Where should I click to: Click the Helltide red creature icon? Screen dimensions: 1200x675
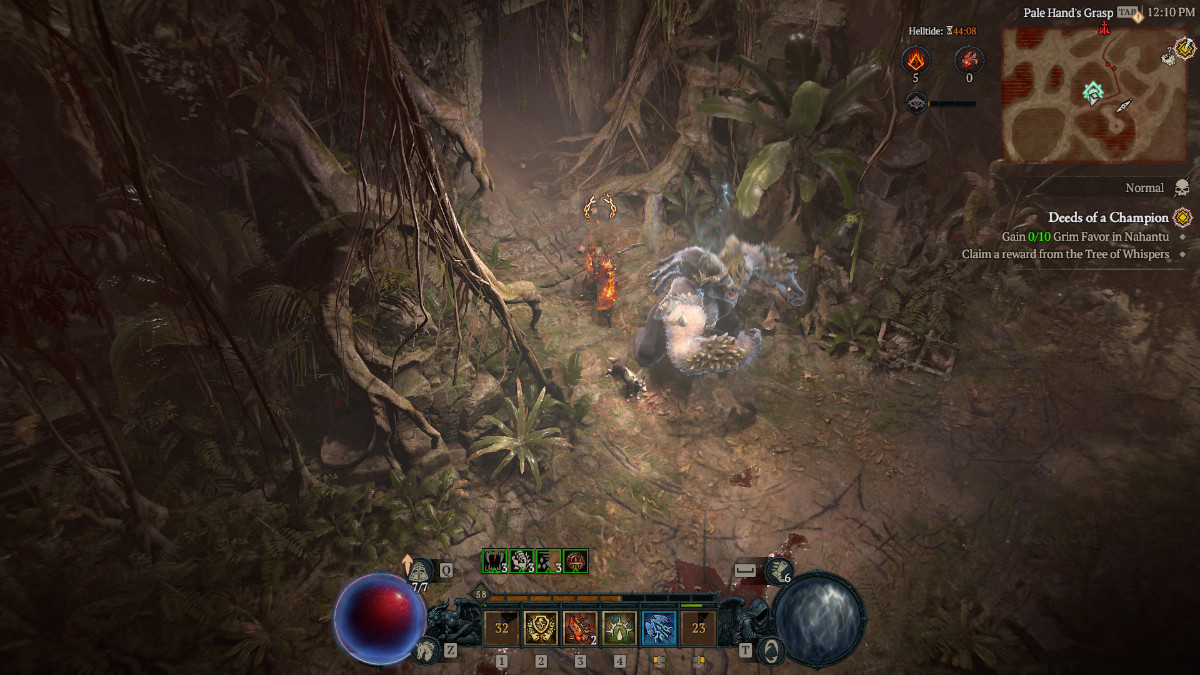click(968, 59)
